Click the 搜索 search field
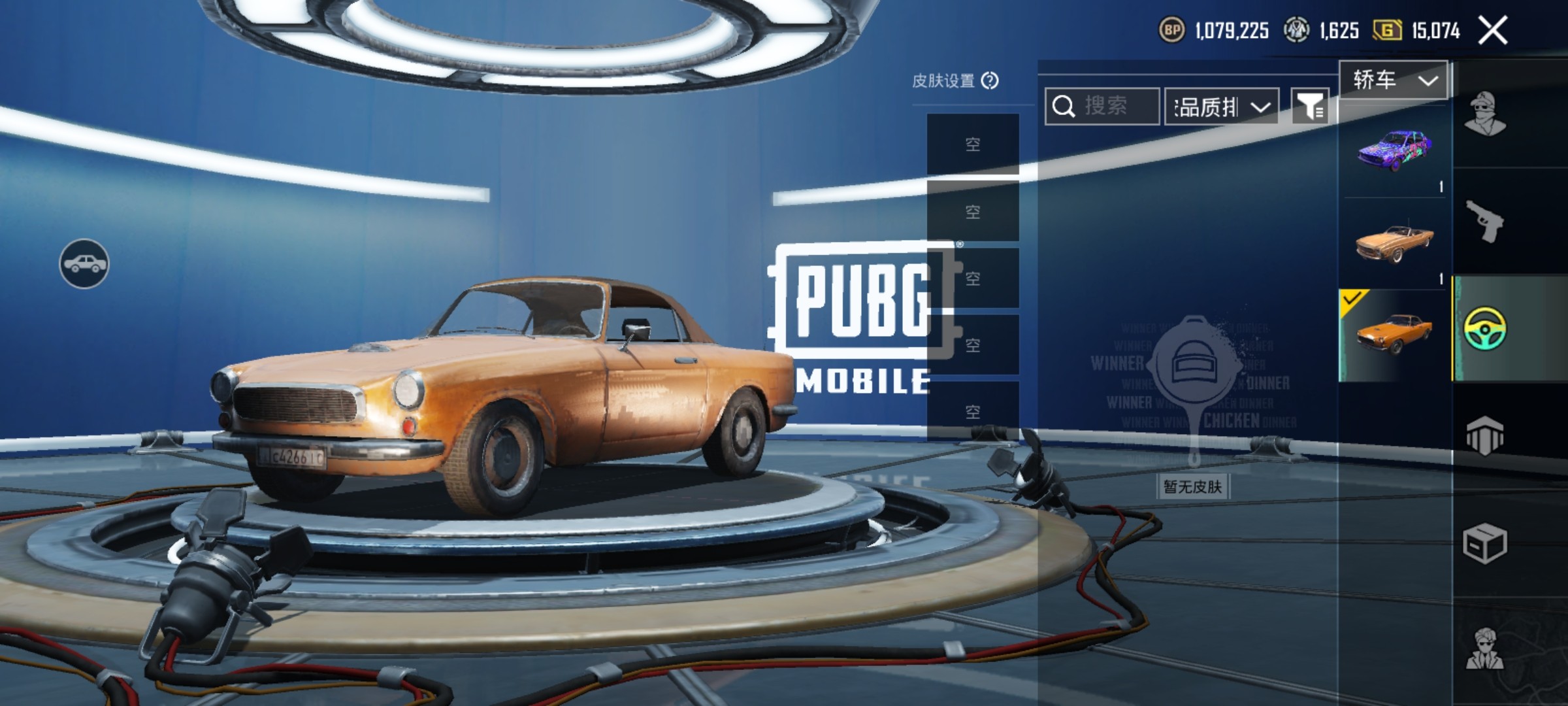1568x706 pixels. pos(1103,106)
